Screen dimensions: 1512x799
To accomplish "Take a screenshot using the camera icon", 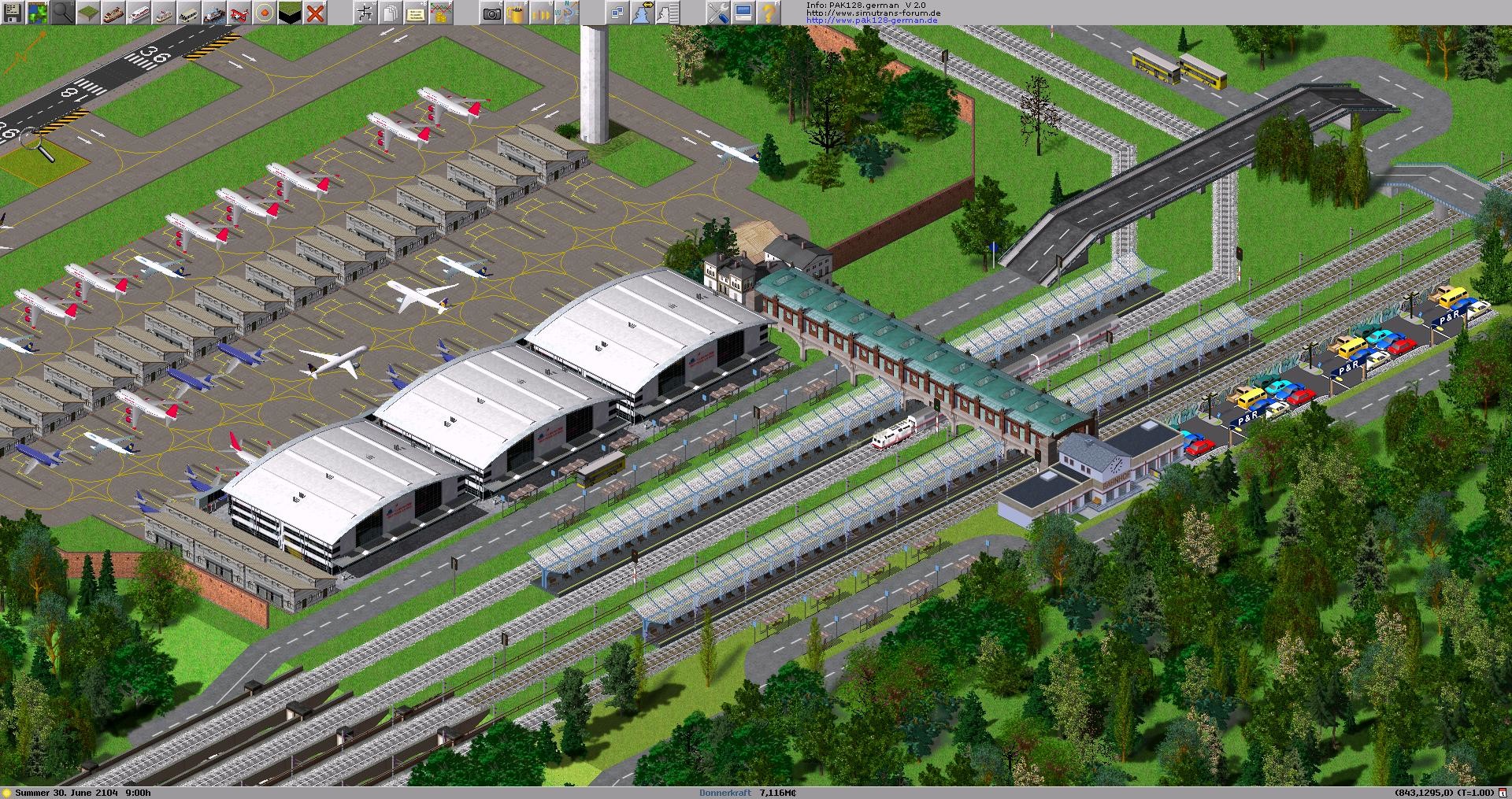I will [491, 11].
